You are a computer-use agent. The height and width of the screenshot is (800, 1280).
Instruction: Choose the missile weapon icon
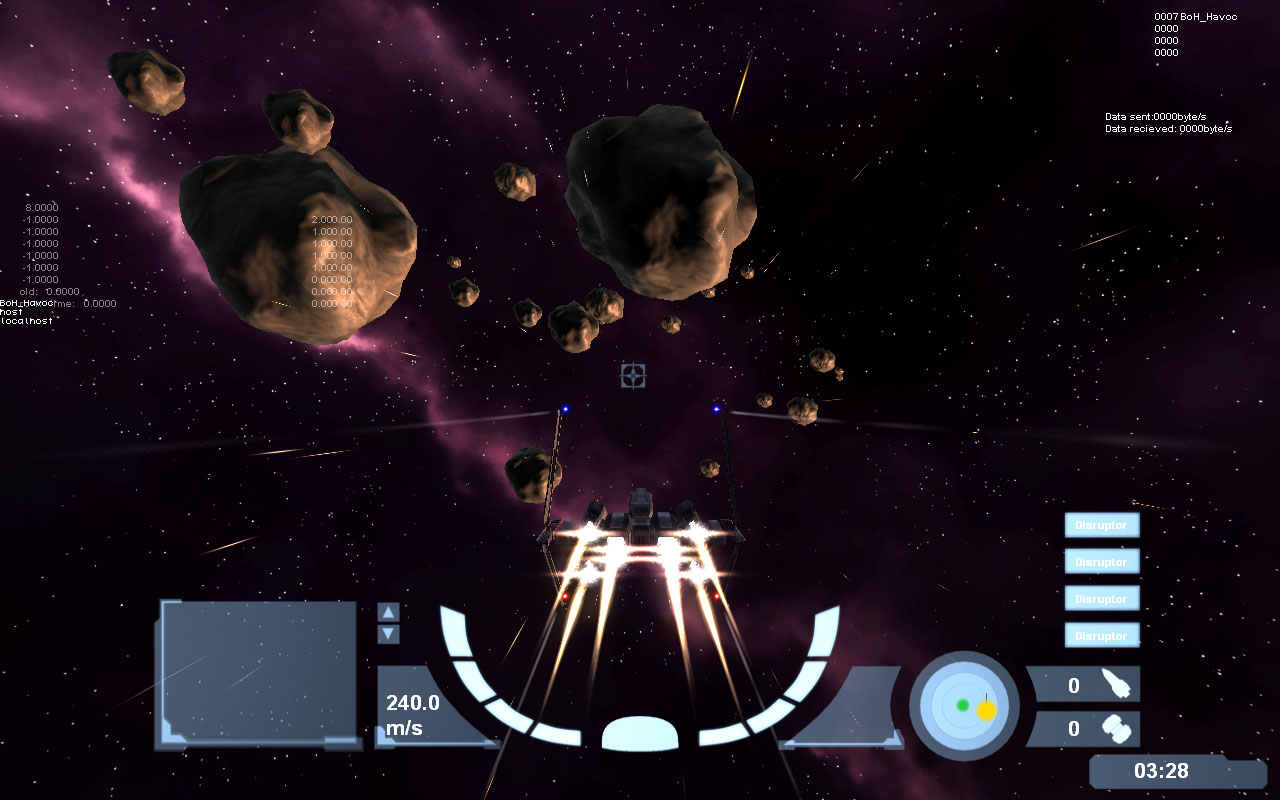[1114, 684]
